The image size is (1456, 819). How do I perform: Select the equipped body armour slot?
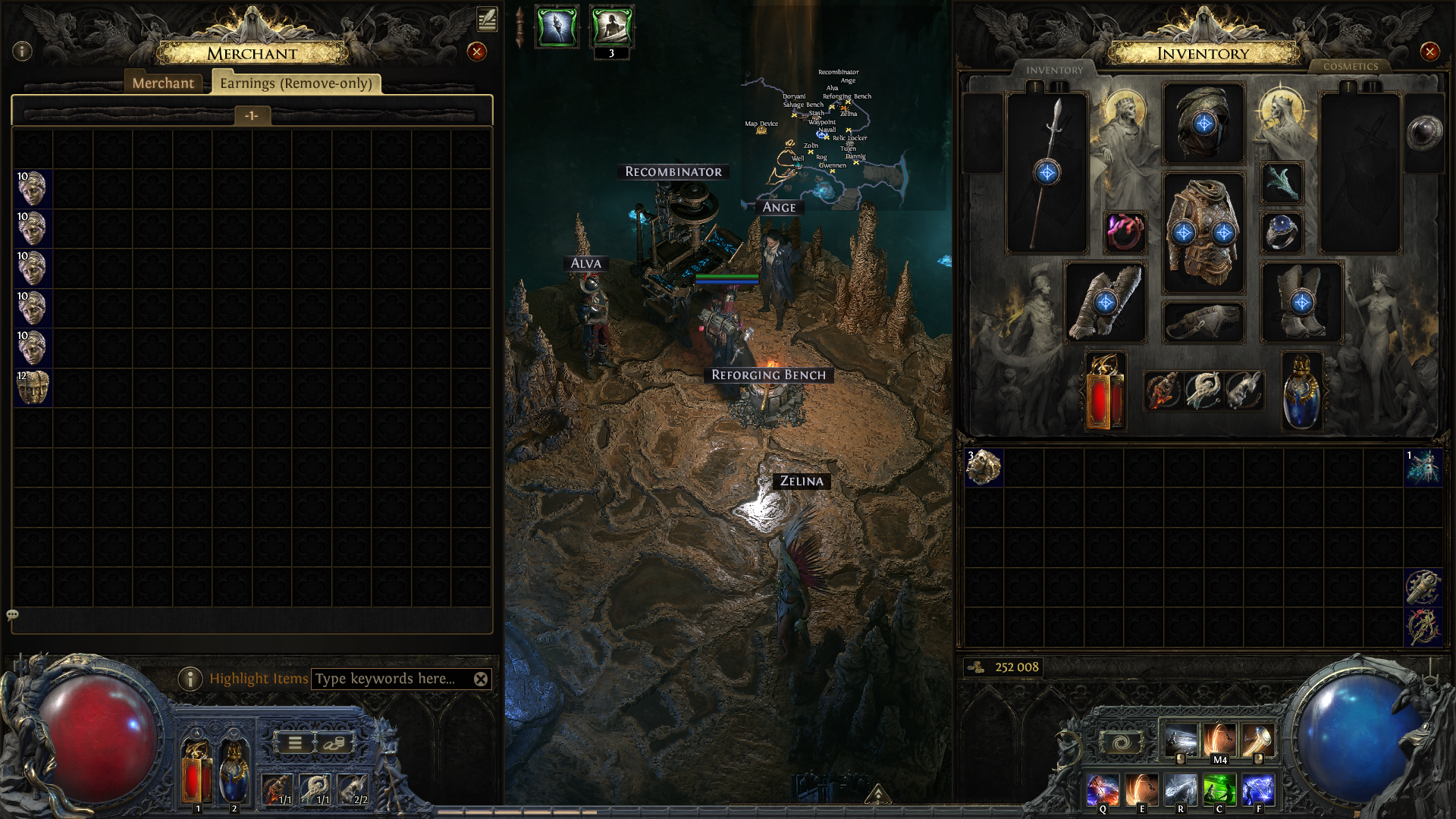1203,233
